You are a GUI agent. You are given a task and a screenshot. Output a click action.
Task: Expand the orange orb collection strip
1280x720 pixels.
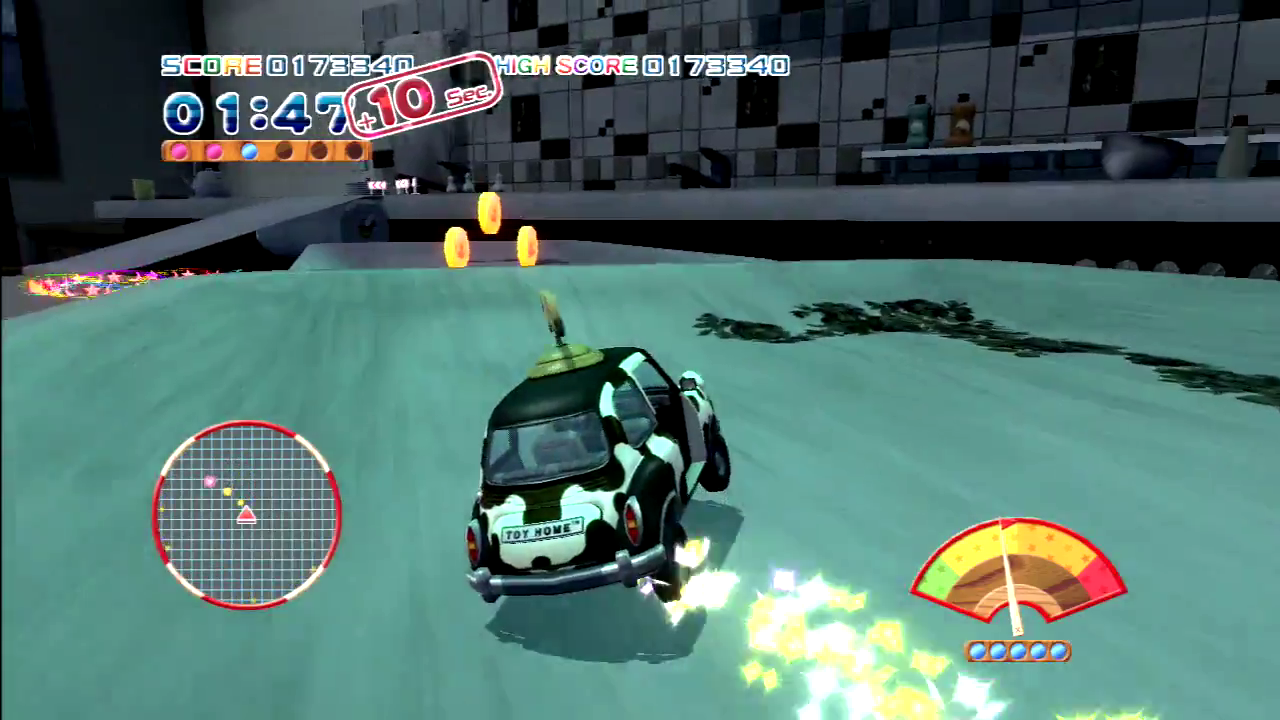pos(265,151)
